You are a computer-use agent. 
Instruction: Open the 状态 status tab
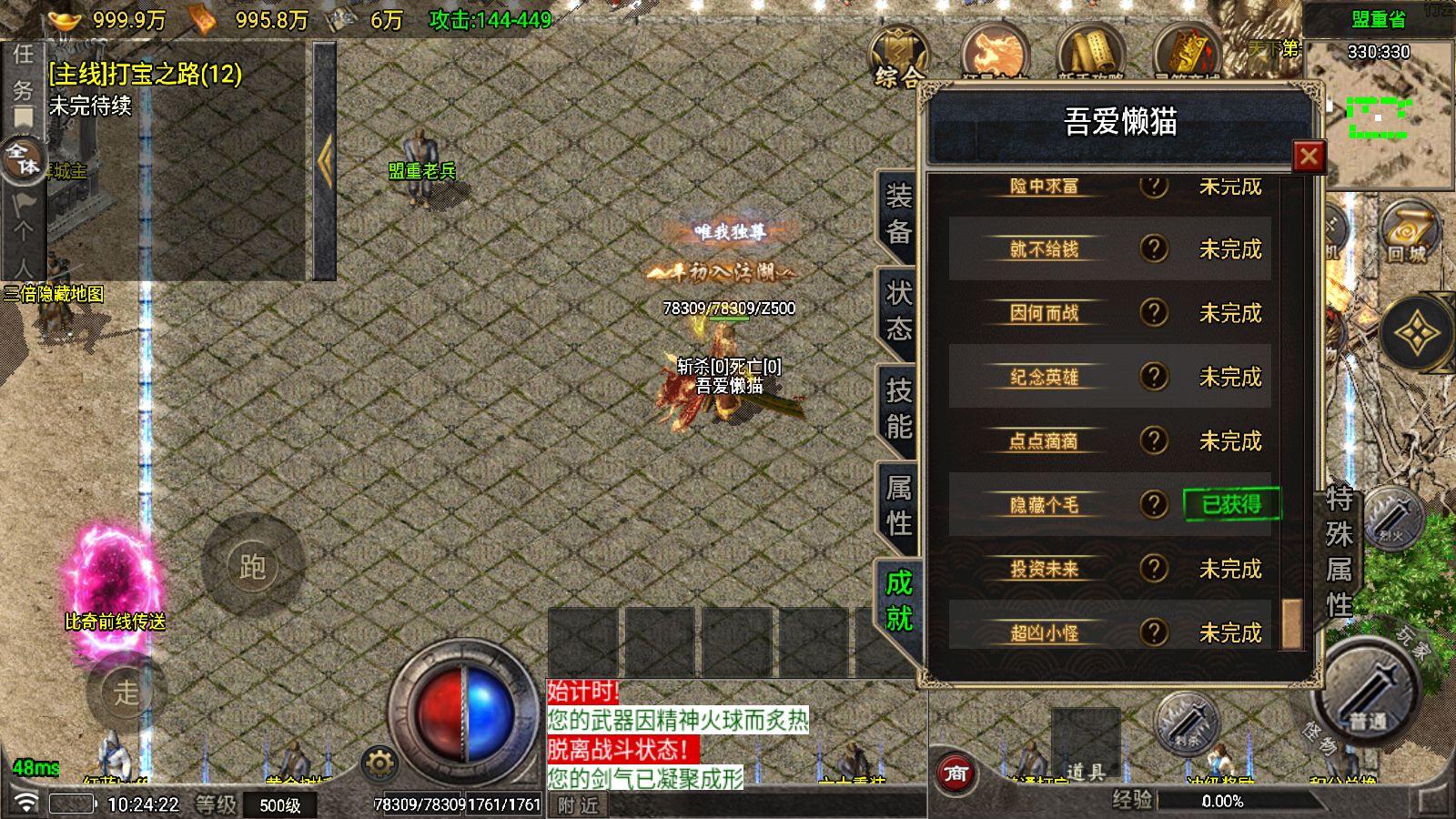898,311
